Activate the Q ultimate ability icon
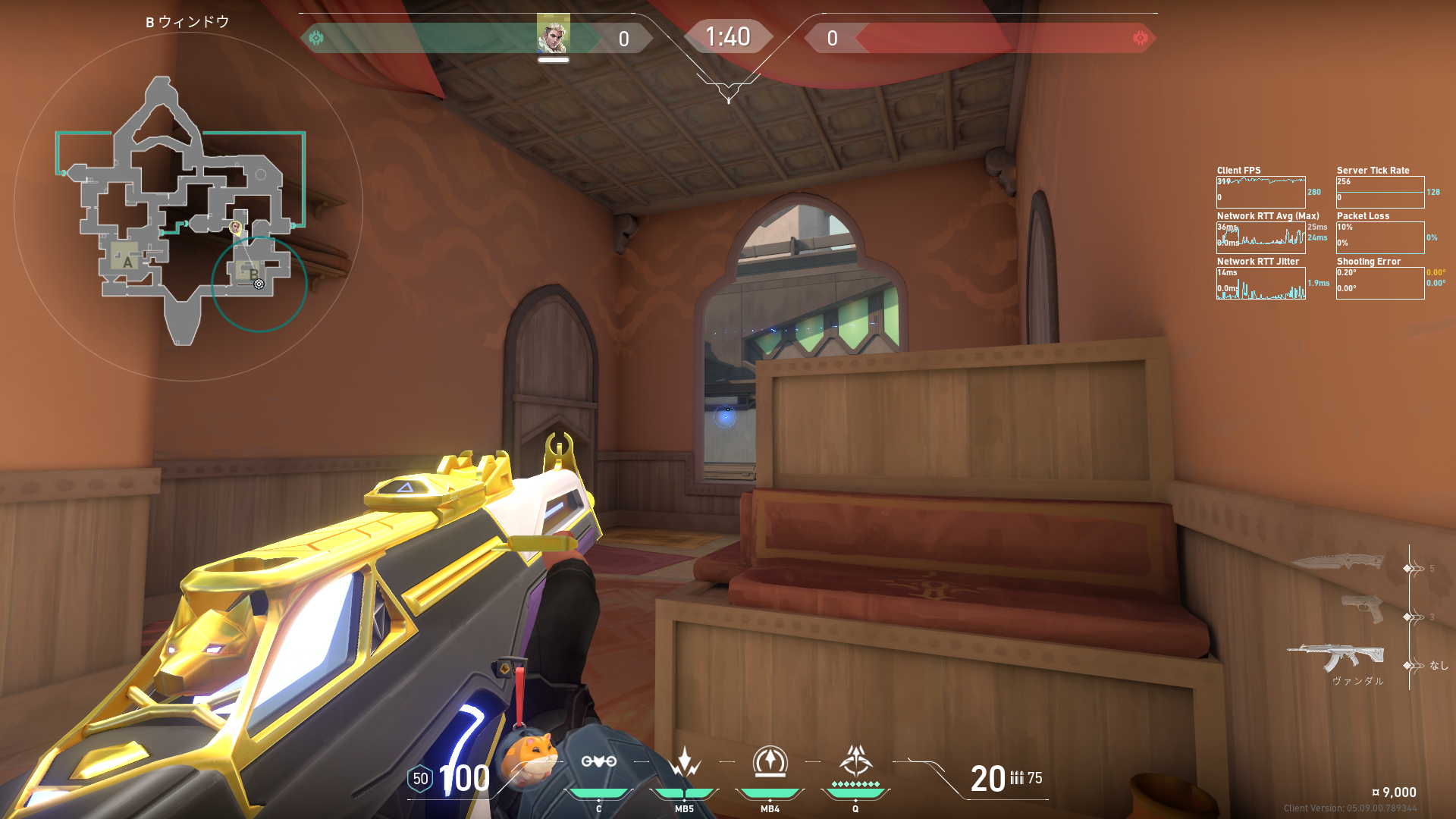 855,761
